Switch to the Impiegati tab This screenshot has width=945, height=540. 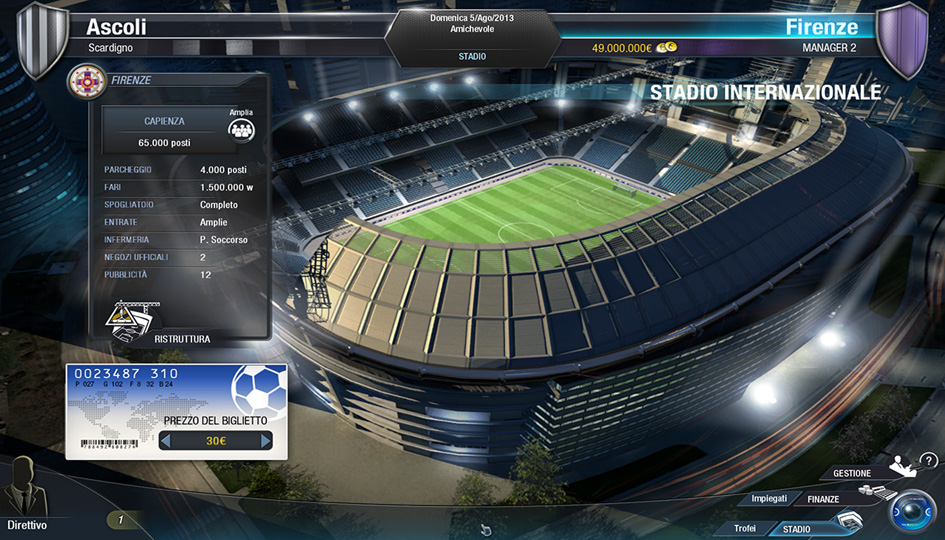click(769, 498)
